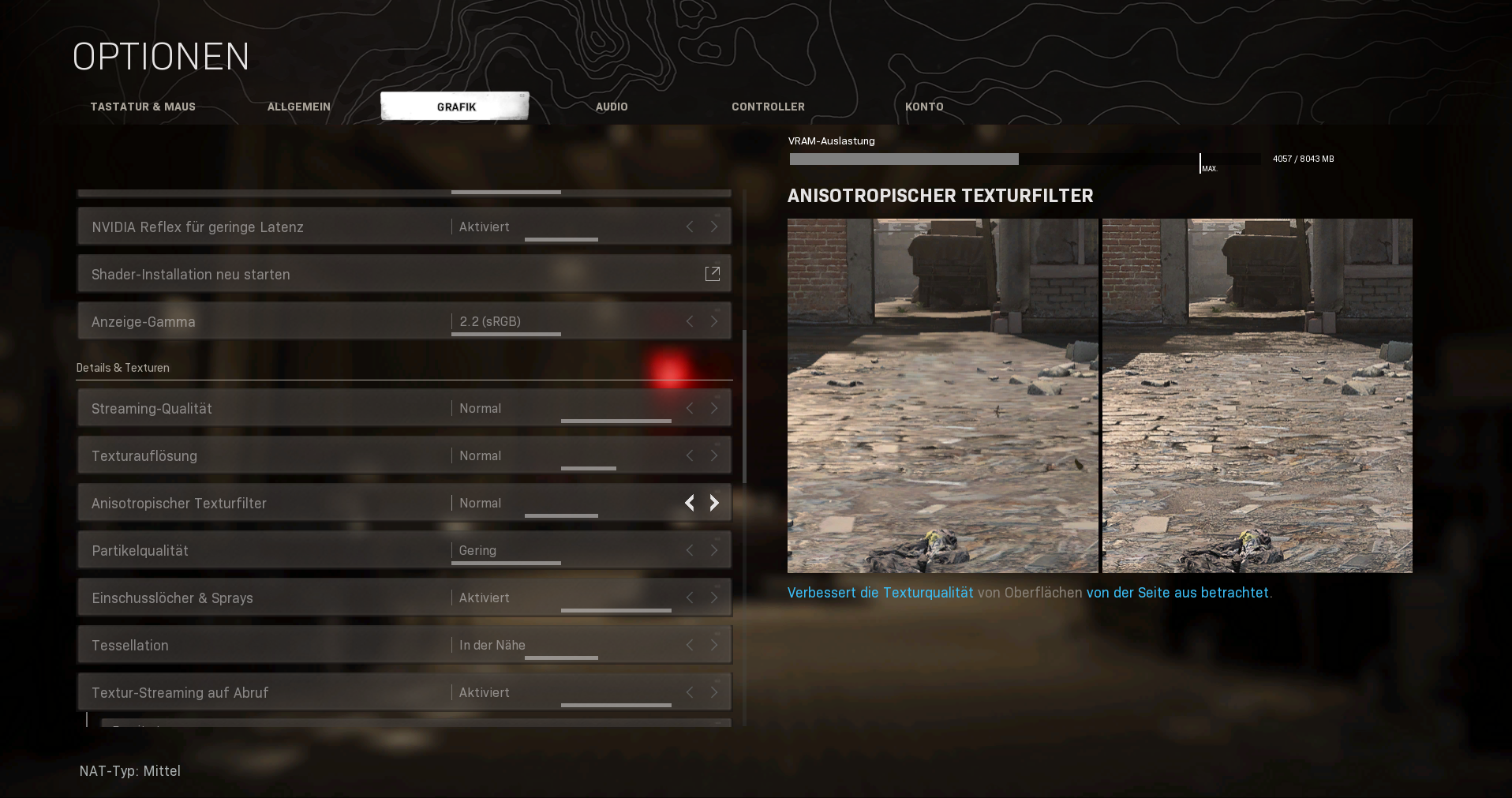Image resolution: width=1512 pixels, height=798 pixels.
Task: Click the right arrow beside Streaming-Qualität
Action: (714, 408)
